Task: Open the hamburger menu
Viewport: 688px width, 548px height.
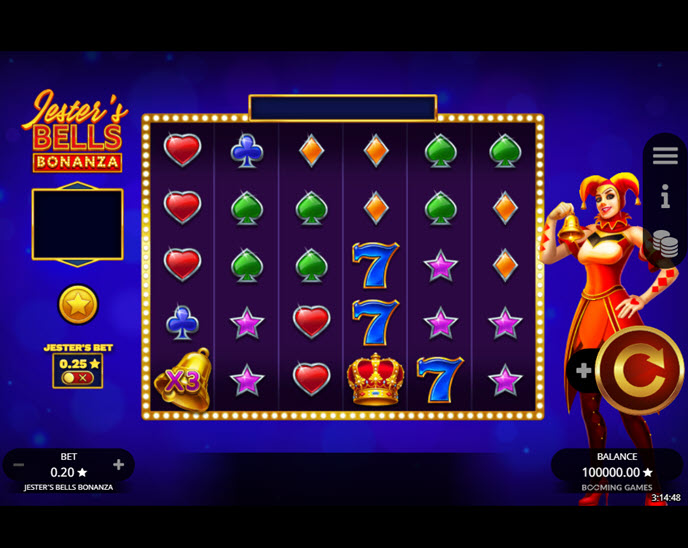Action: (x=665, y=156)
